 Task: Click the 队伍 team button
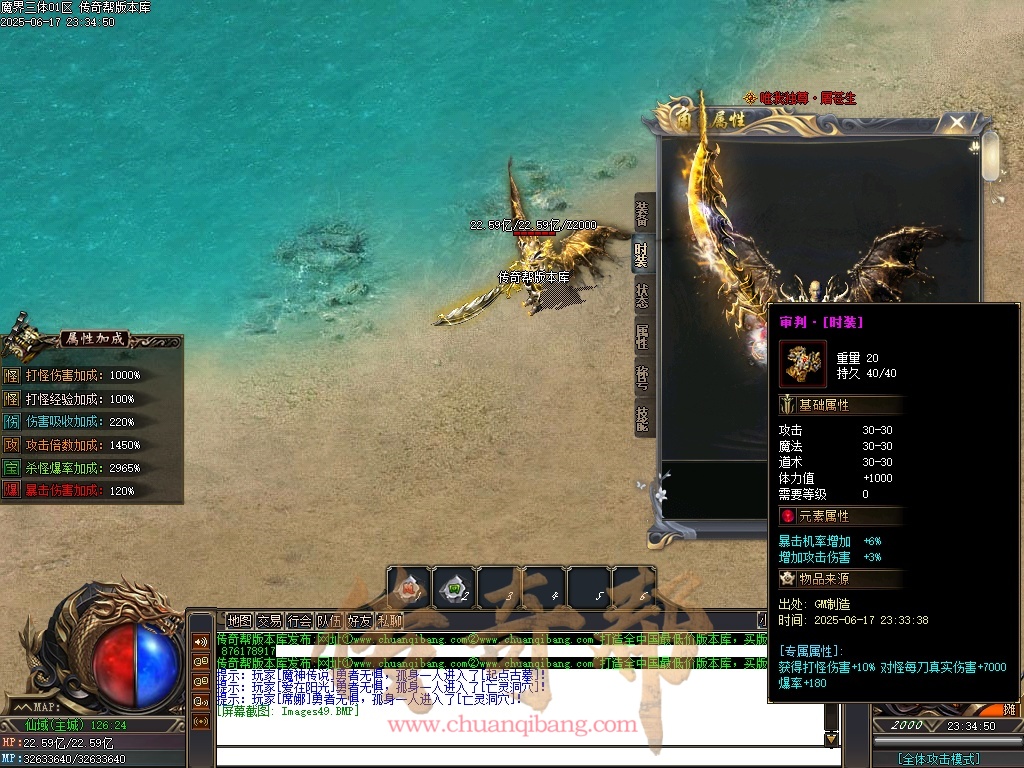click(x=329, y=621)
